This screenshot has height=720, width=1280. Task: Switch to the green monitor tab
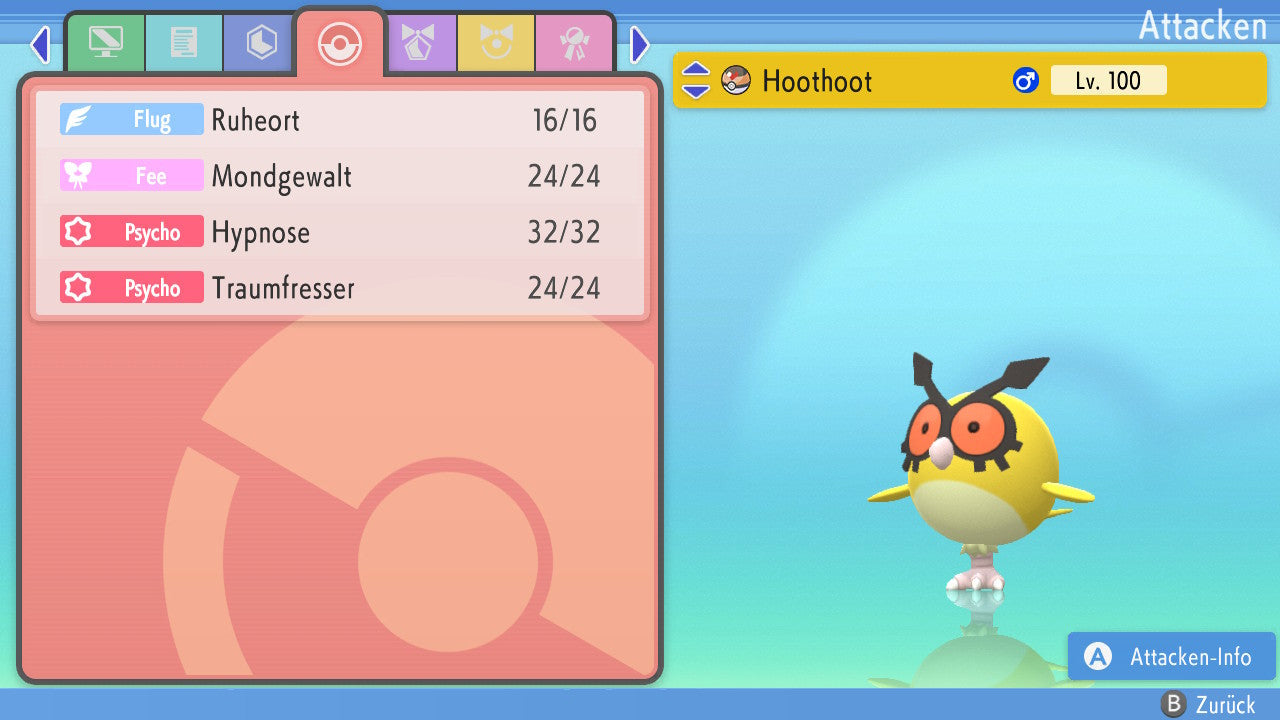point(105,43)
